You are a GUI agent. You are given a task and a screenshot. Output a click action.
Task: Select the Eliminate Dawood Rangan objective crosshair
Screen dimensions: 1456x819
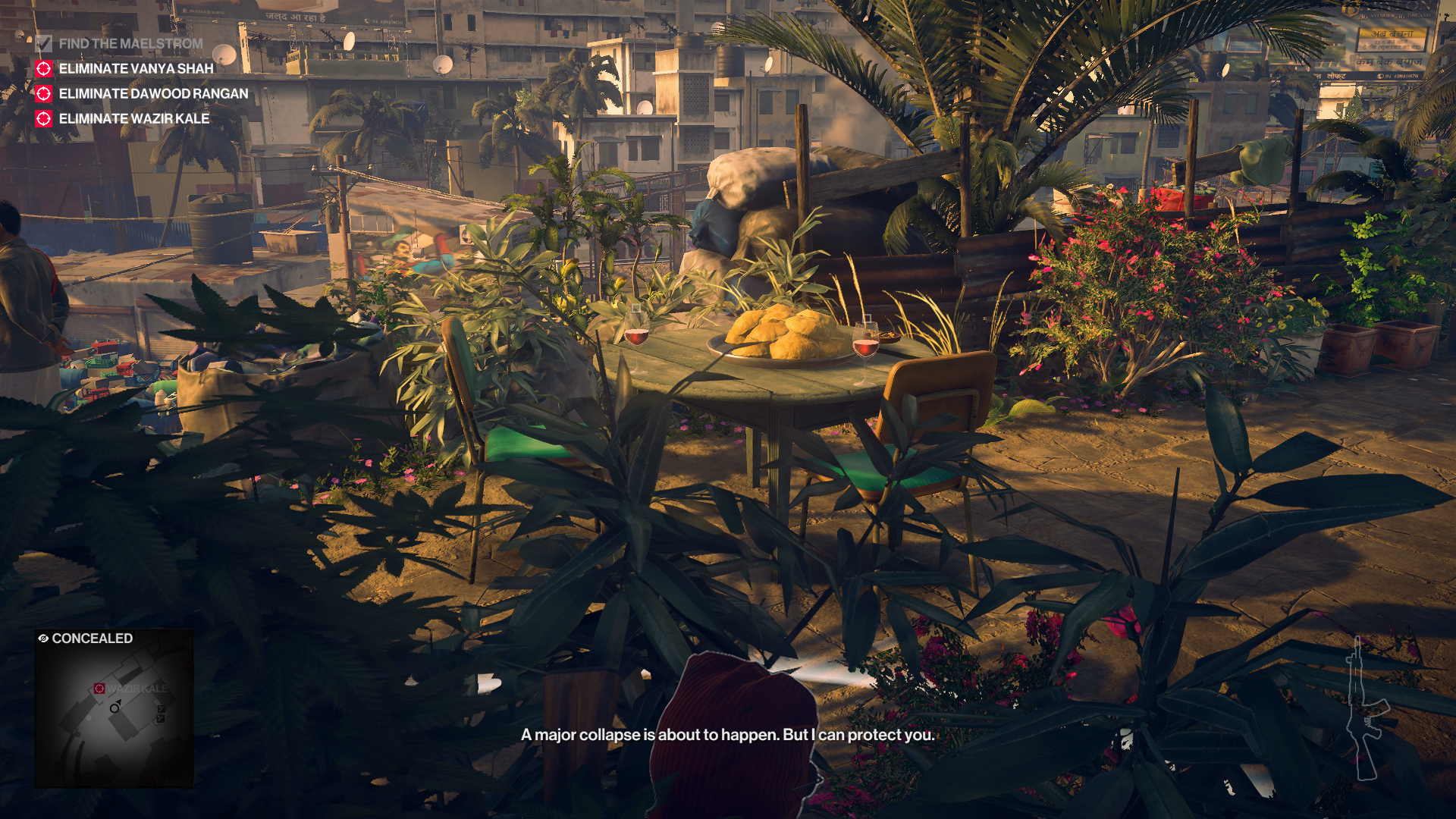pos(43,94)
